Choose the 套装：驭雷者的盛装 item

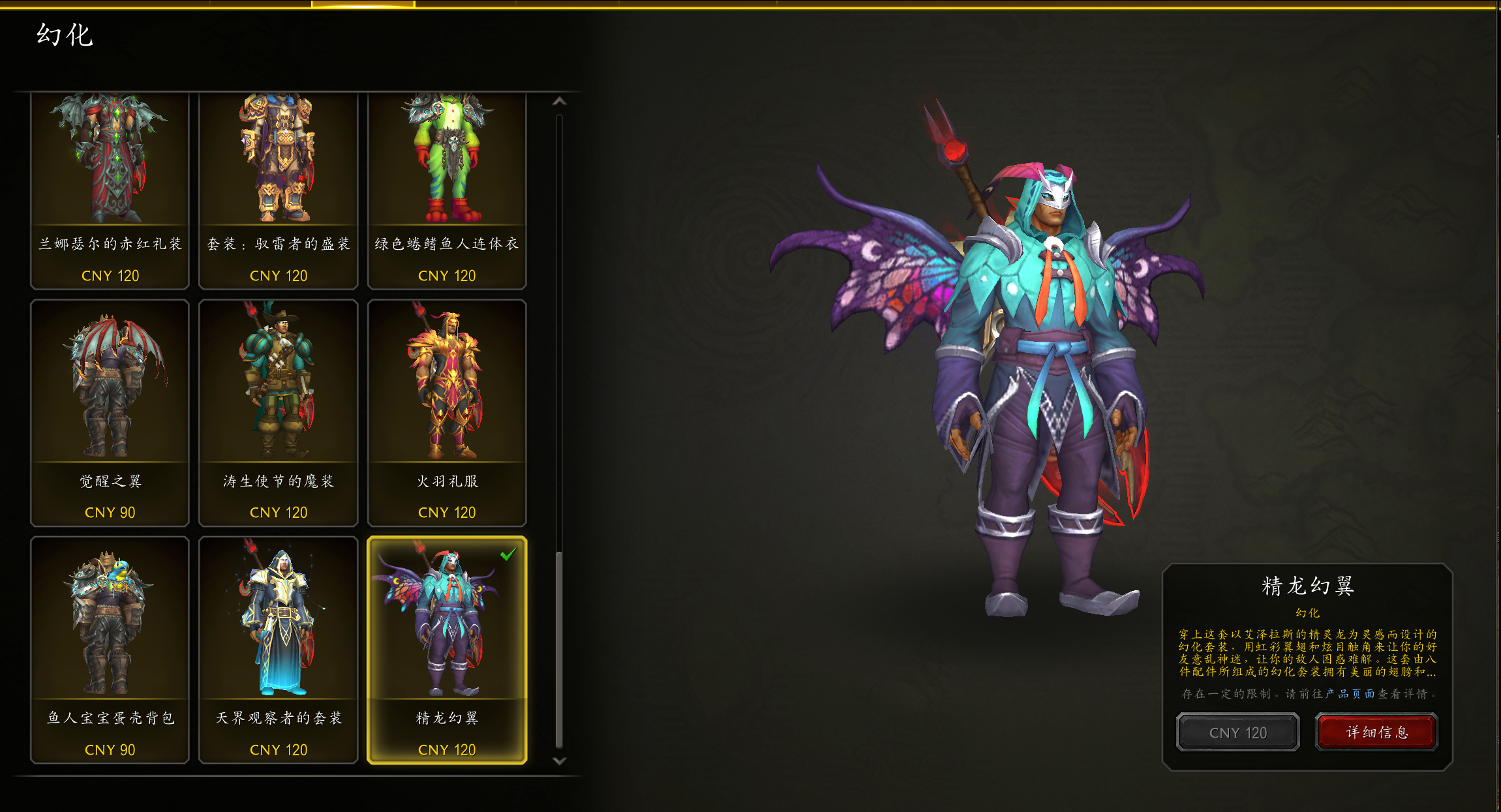(x=278, y=190)
